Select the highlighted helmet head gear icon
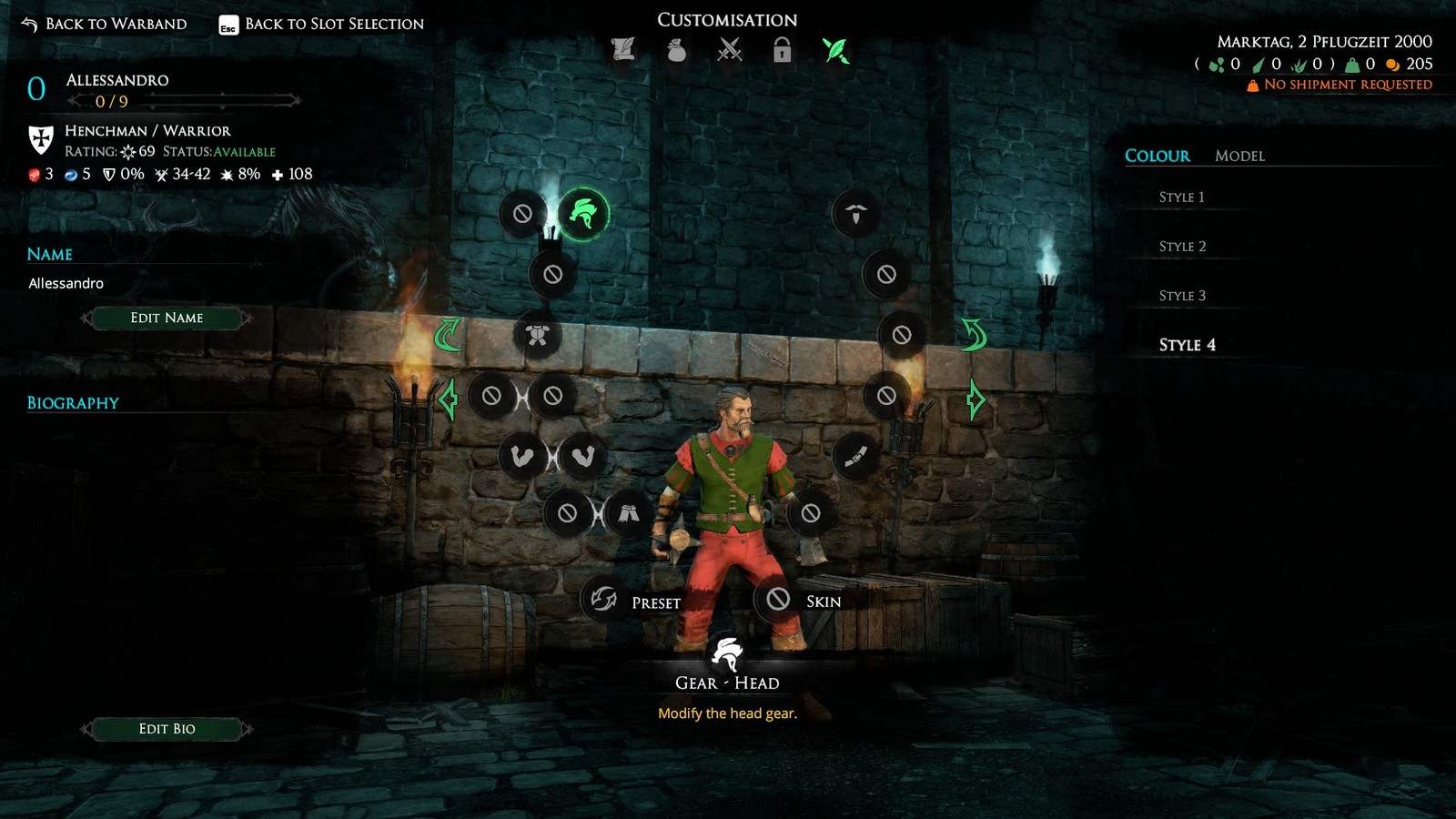This screenshot has width=1456, height=819. [x=582, y=214]
